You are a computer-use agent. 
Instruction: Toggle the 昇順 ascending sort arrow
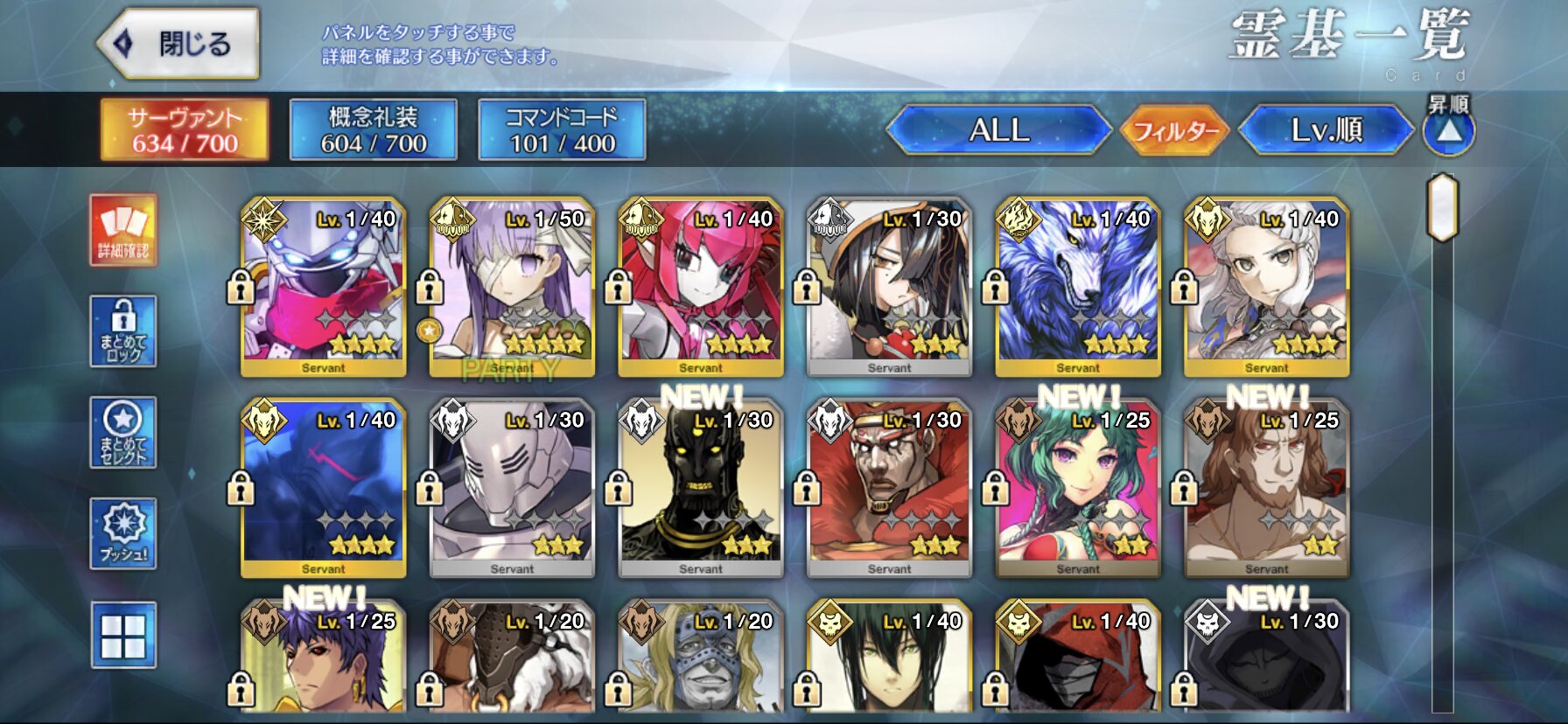(1449, 131)
